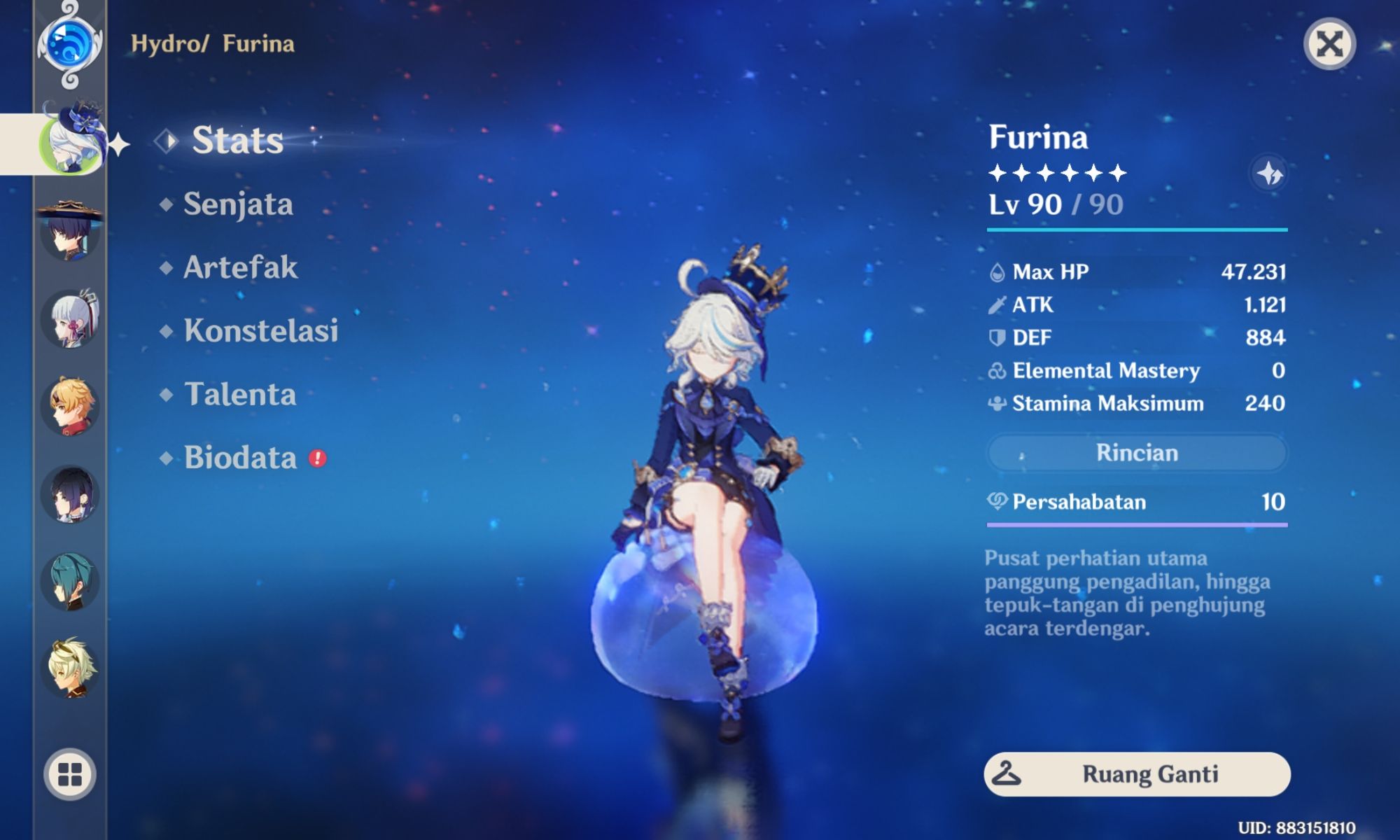Switch to the Senjata section

pyautogui.click(x=237, y=204)
